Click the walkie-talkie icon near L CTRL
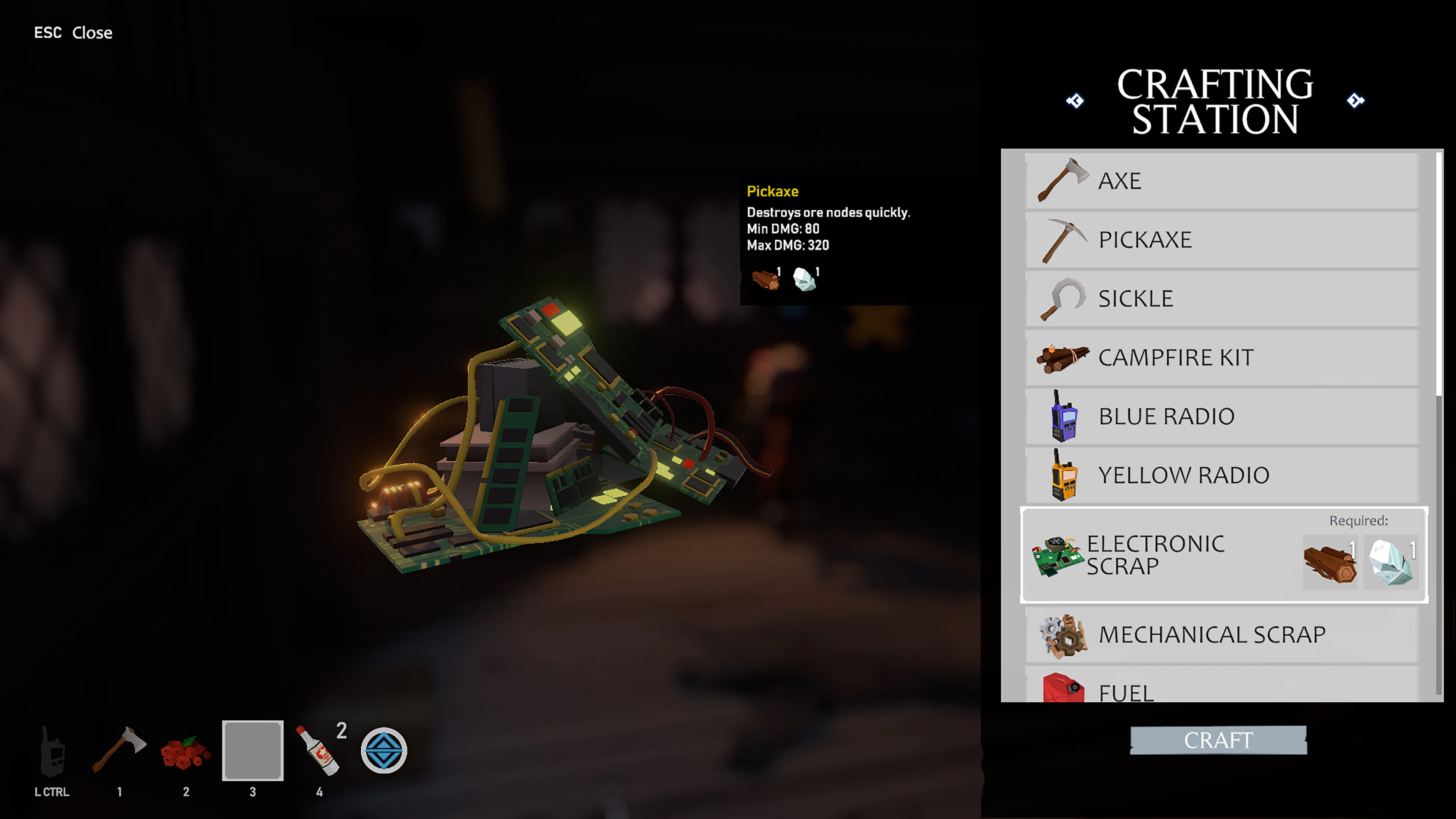 pos(53,752)
